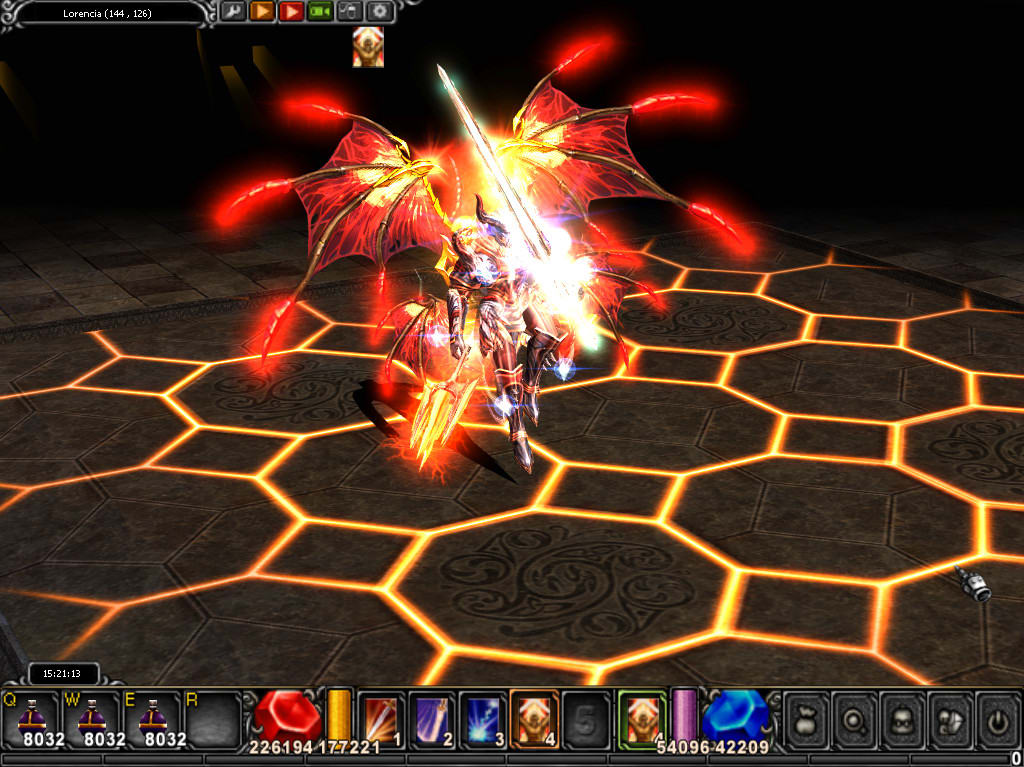This screenshot has height=767, width=1024.
Task: Click the power system menu button
Action: coord(997,719)
